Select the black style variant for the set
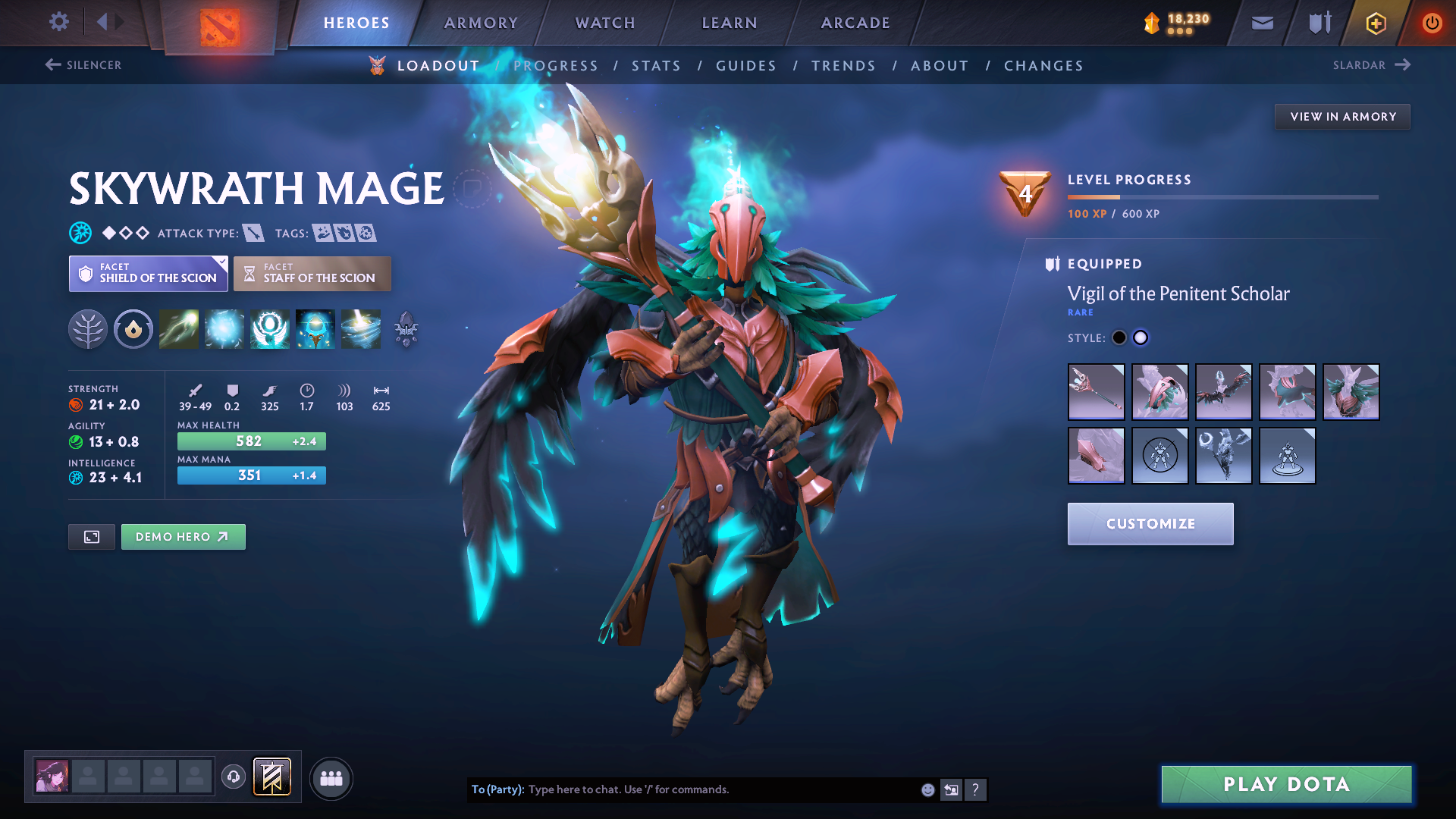The width and height of the screenshot is (1456, 819). pos(1119,337)
